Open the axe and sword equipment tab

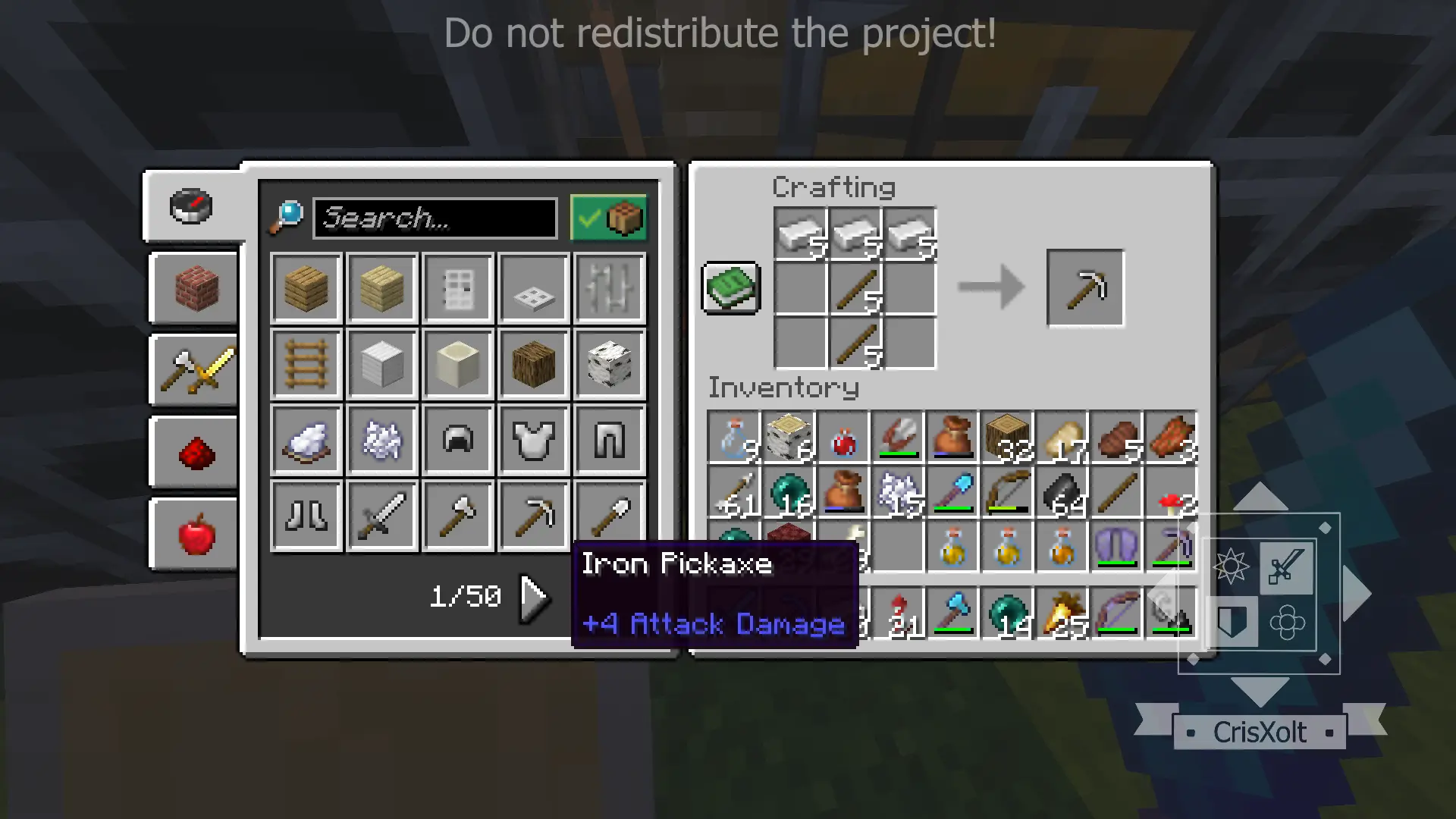195,371
